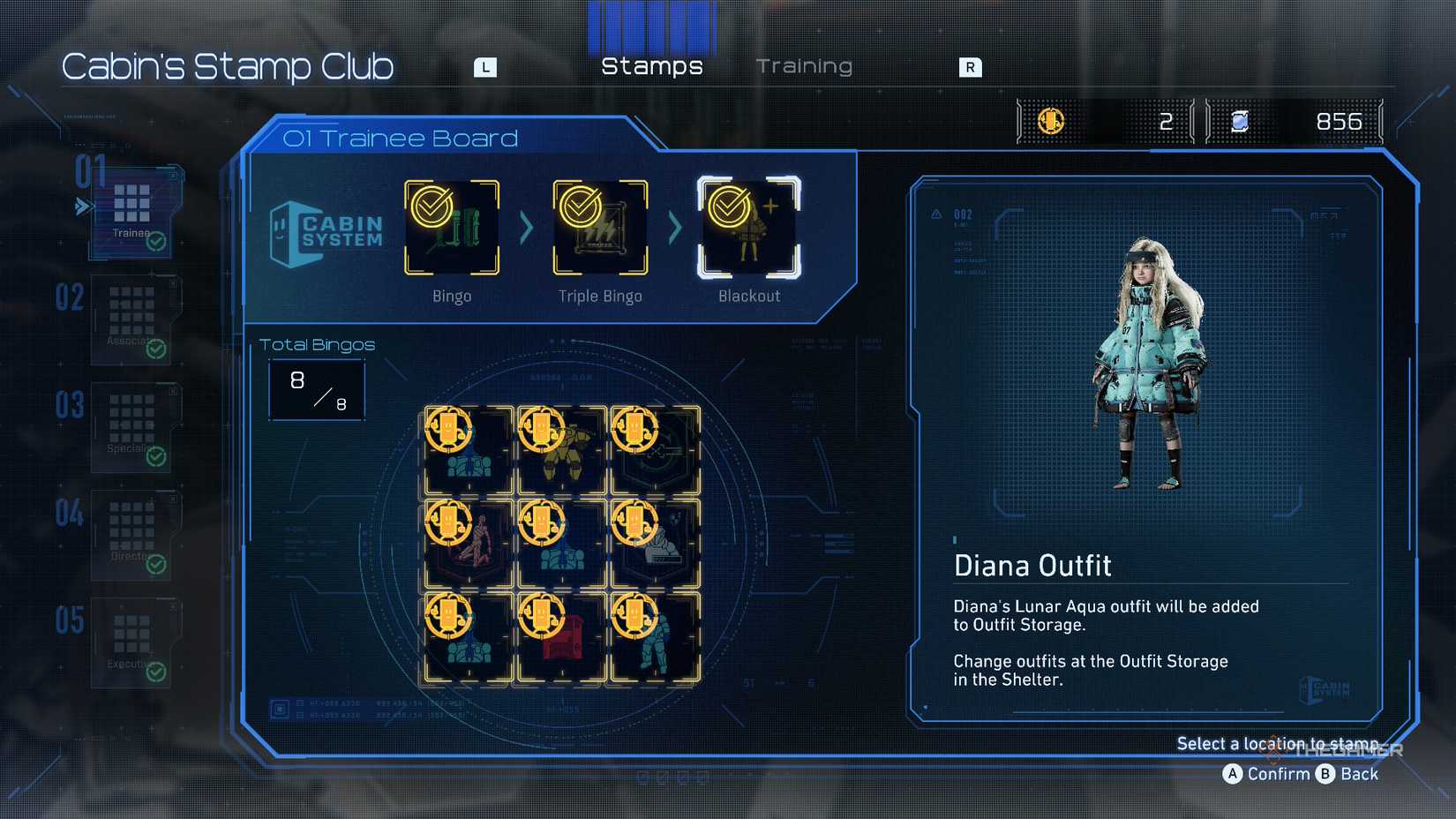Open the Stamps tab

pos(651,65)
